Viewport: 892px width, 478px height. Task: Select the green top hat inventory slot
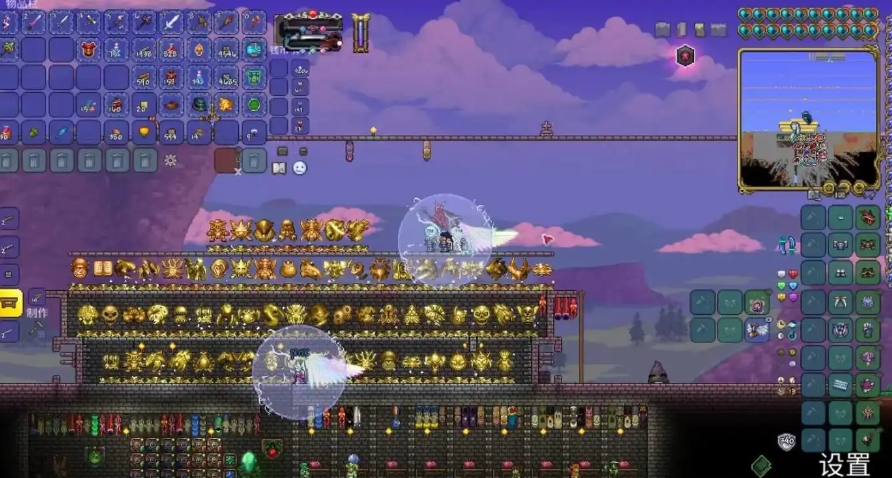[199, 104]
